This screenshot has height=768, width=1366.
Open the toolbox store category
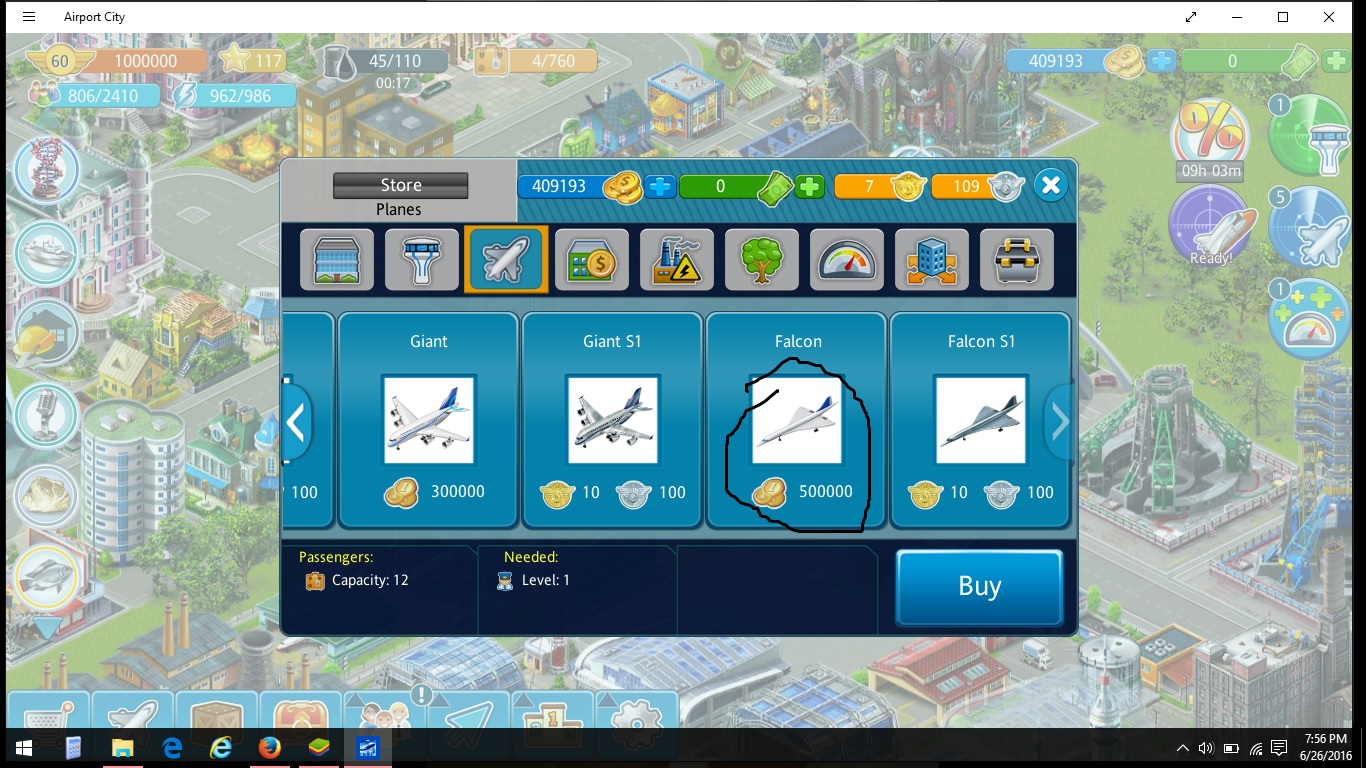pyautogui.click(x=1016, y=259)
